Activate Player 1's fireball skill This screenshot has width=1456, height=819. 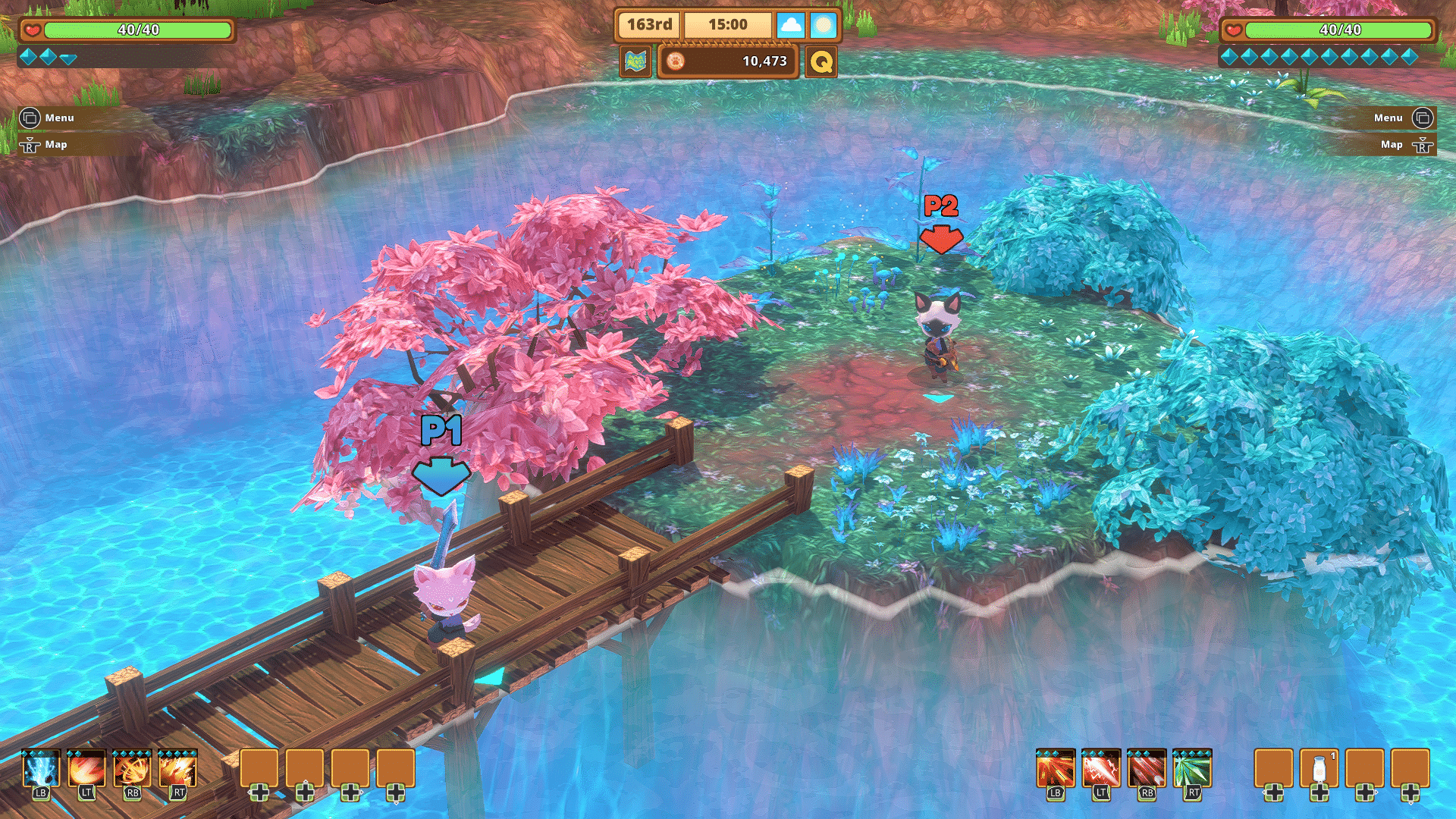(x=86, y=770)
